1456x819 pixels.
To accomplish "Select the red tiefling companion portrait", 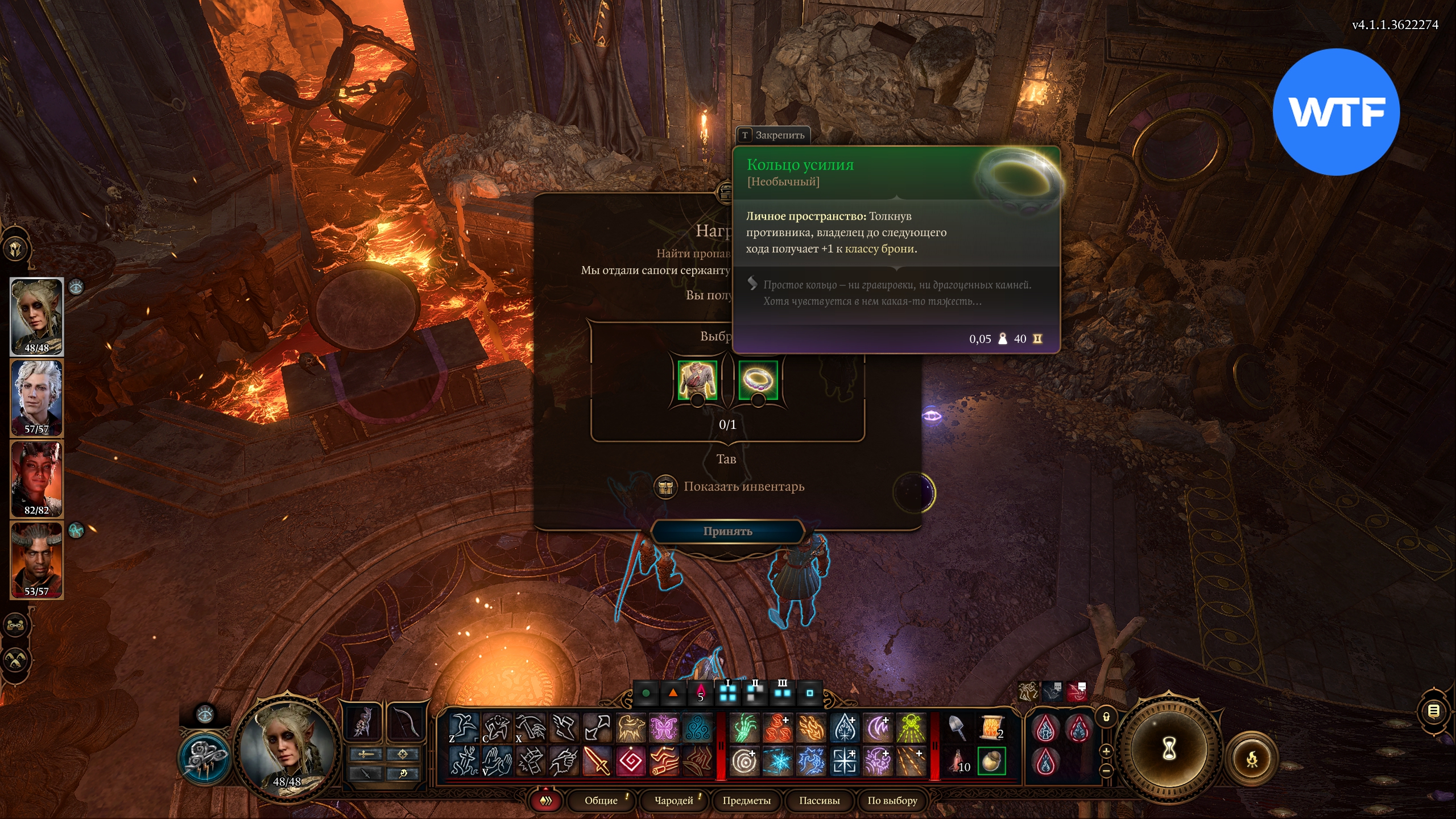I will coord(37,479).
